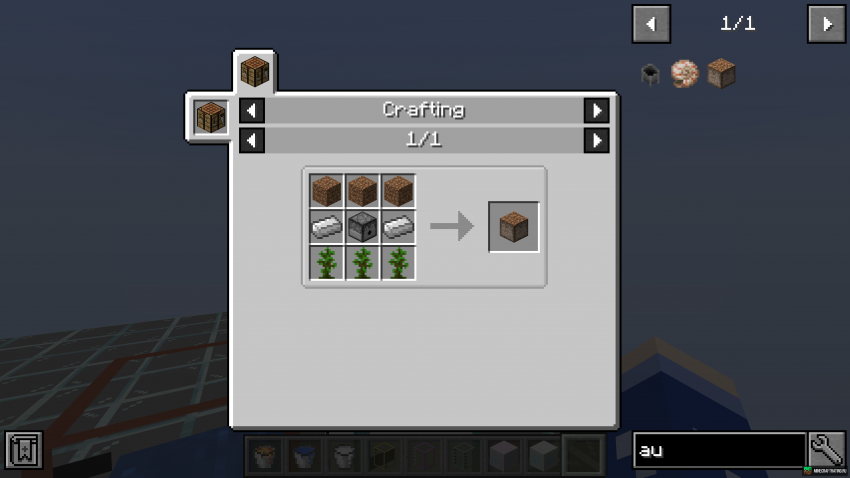850x478 pixels.
Task: Choose the nautilus shell in the item list
Action: click(x=686, y=74)
